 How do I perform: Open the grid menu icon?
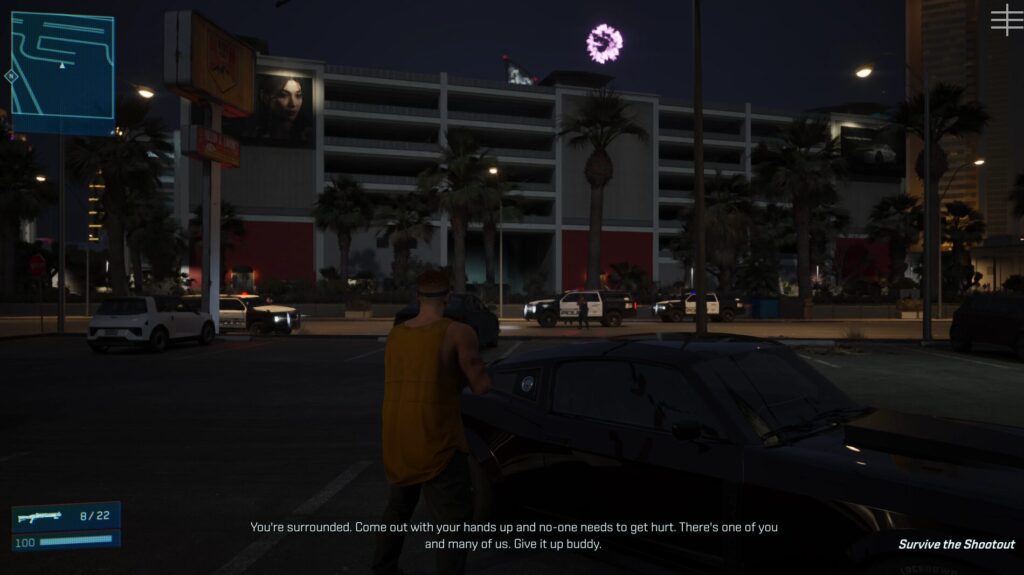coord(1006,19)
